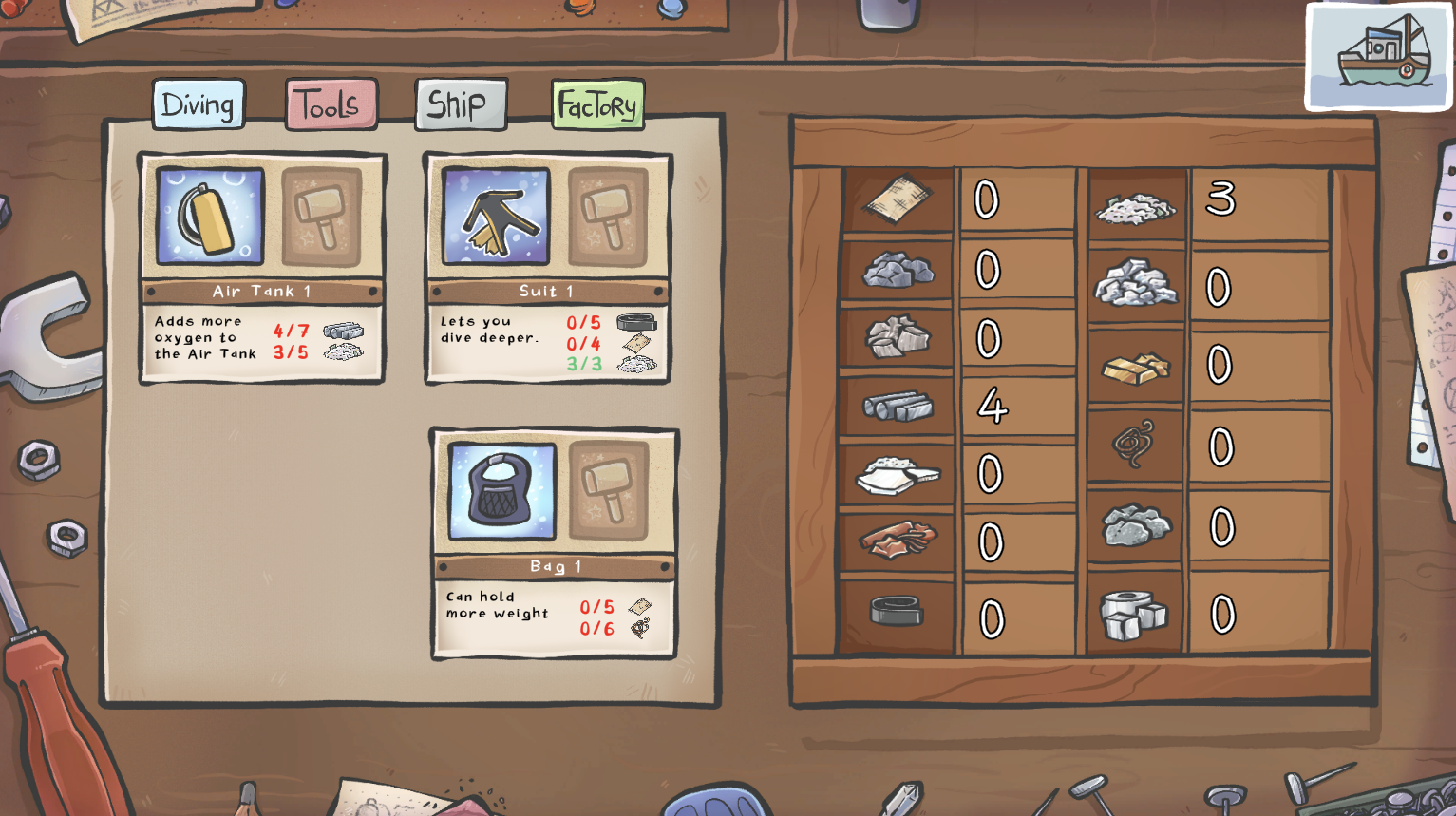Craft the Suit 1 upgrade with hammer

click(607, 217)
